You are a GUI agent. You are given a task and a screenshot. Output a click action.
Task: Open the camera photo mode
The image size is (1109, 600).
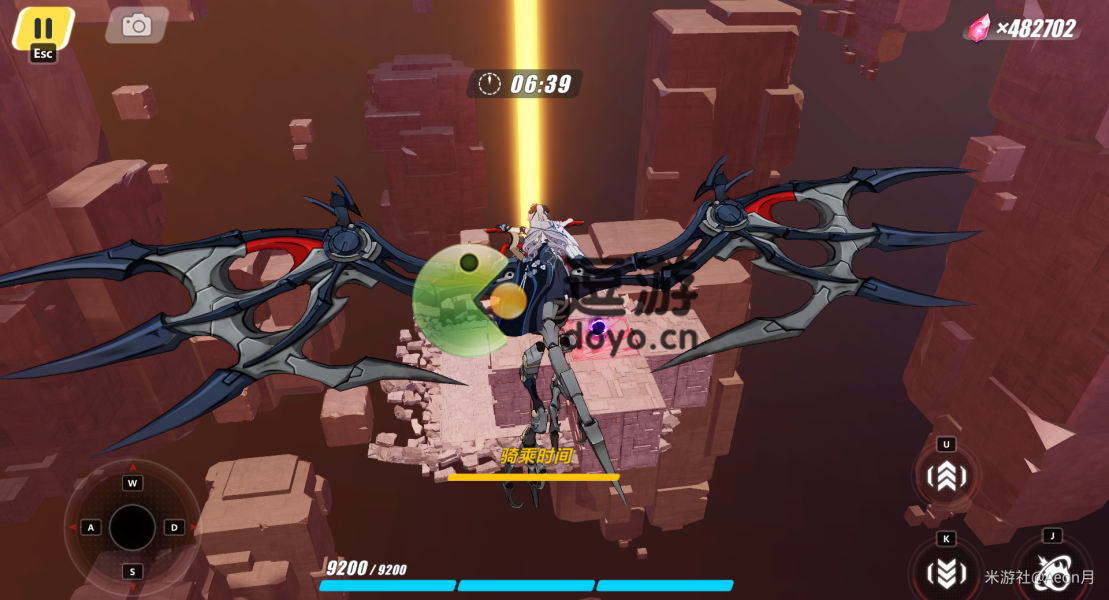[x=136, y=26]
